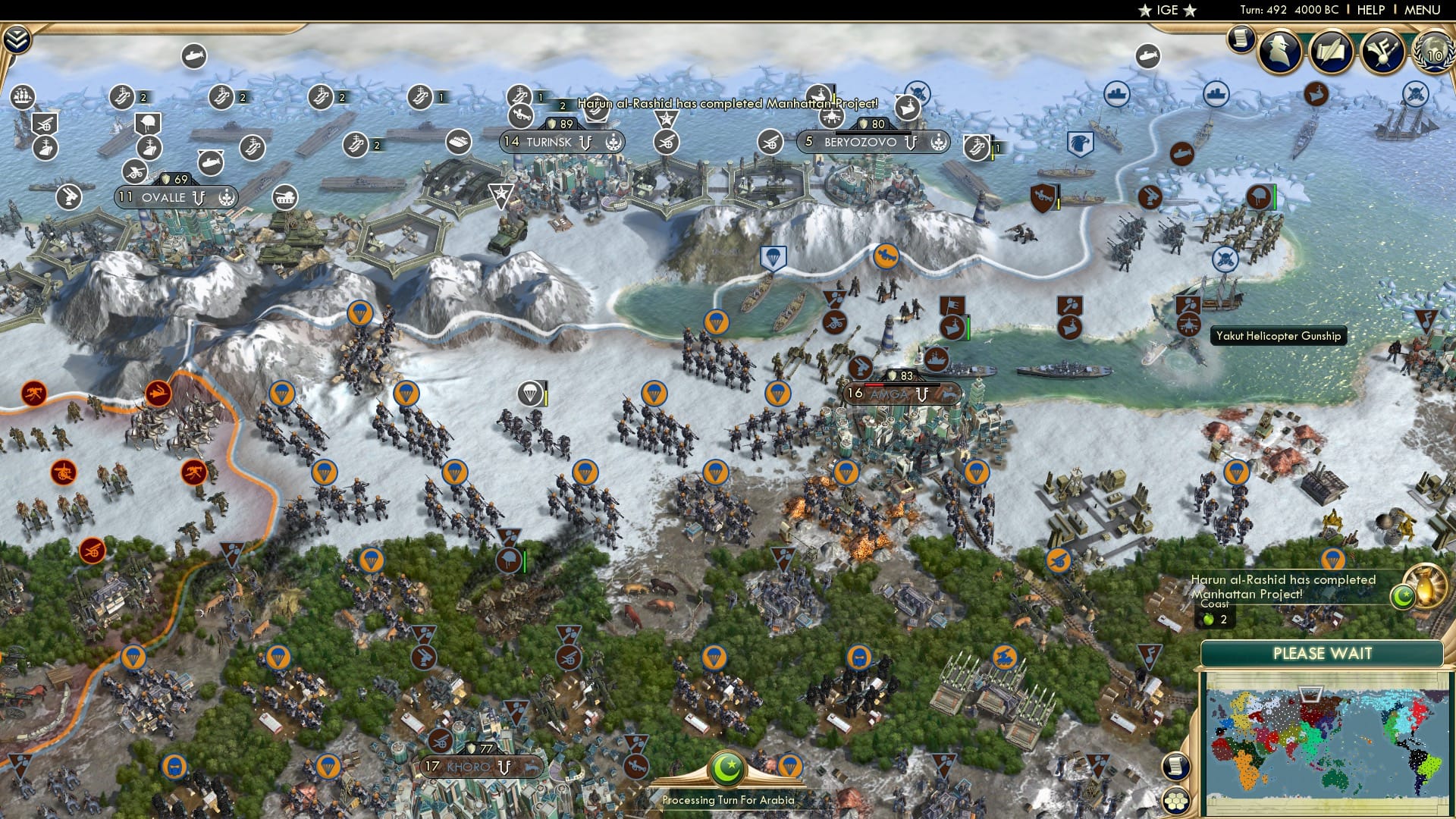This screenshot has height=819, width=1456.
Task: Select the battleship unit flag east of Amga
Action: click(x=936, y=359)
